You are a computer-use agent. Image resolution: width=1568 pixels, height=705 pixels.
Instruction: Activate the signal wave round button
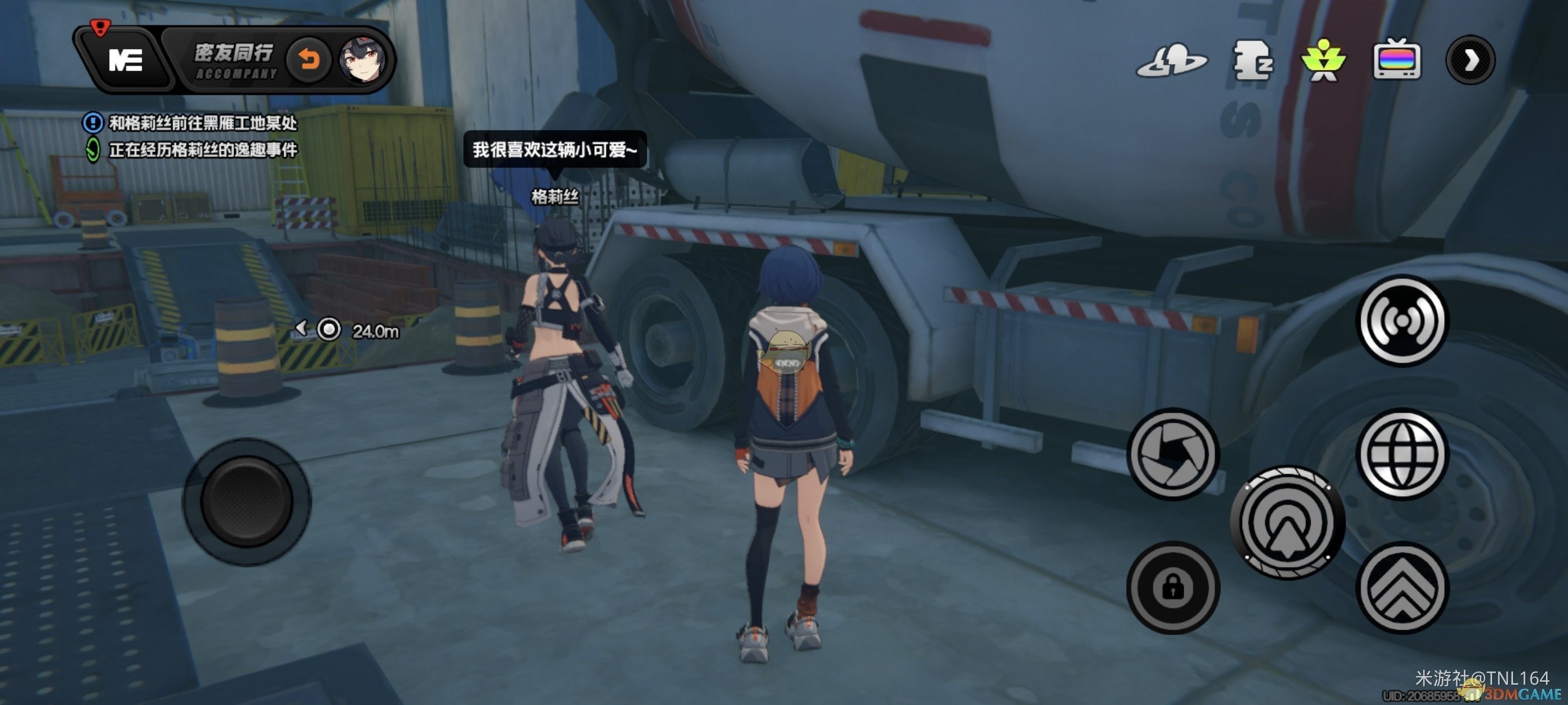point(1403,321)
